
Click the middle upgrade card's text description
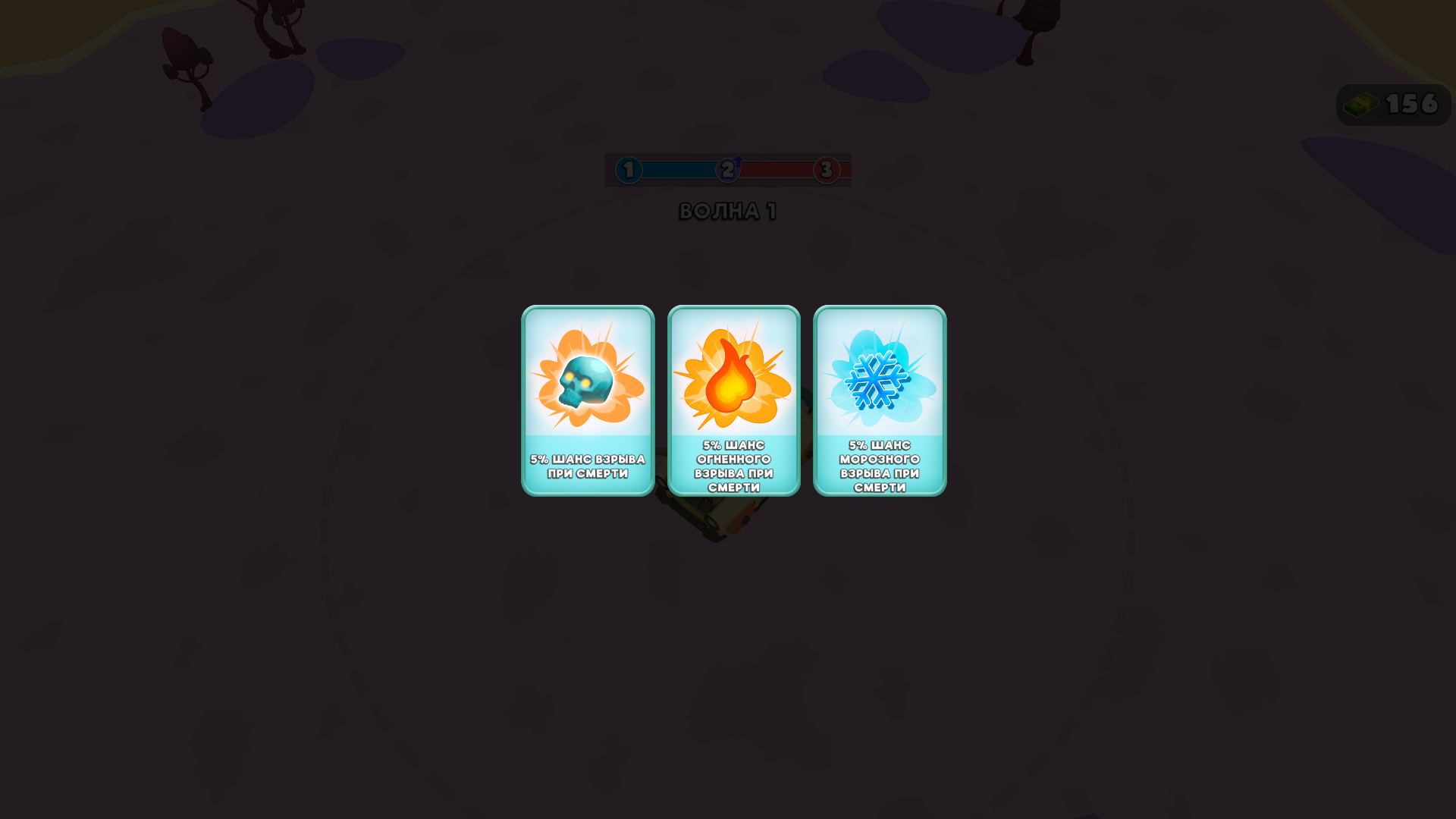click(x=733, y=466)
